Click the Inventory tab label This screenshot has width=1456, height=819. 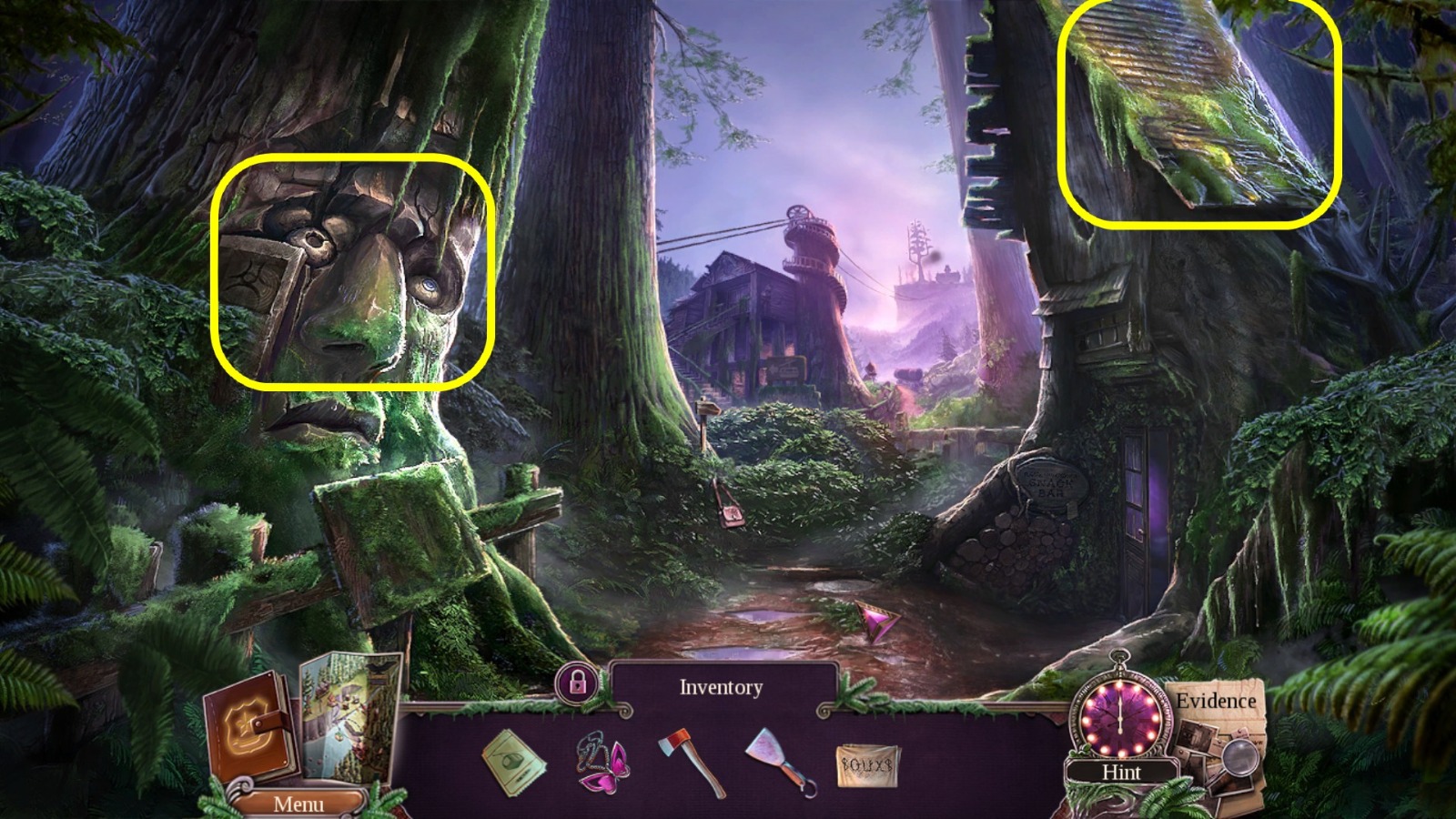(x=722, y=687)
